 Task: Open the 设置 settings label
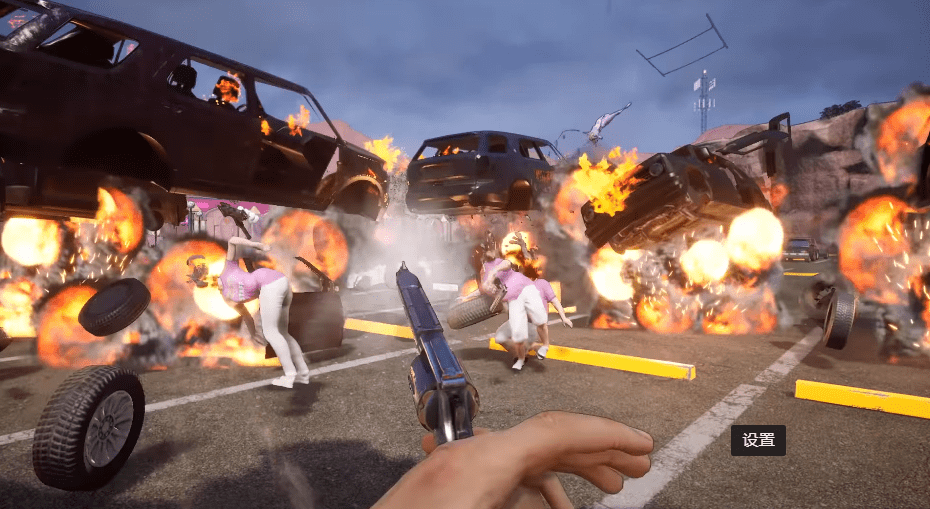pyautogui.click(x=758, y=440)
